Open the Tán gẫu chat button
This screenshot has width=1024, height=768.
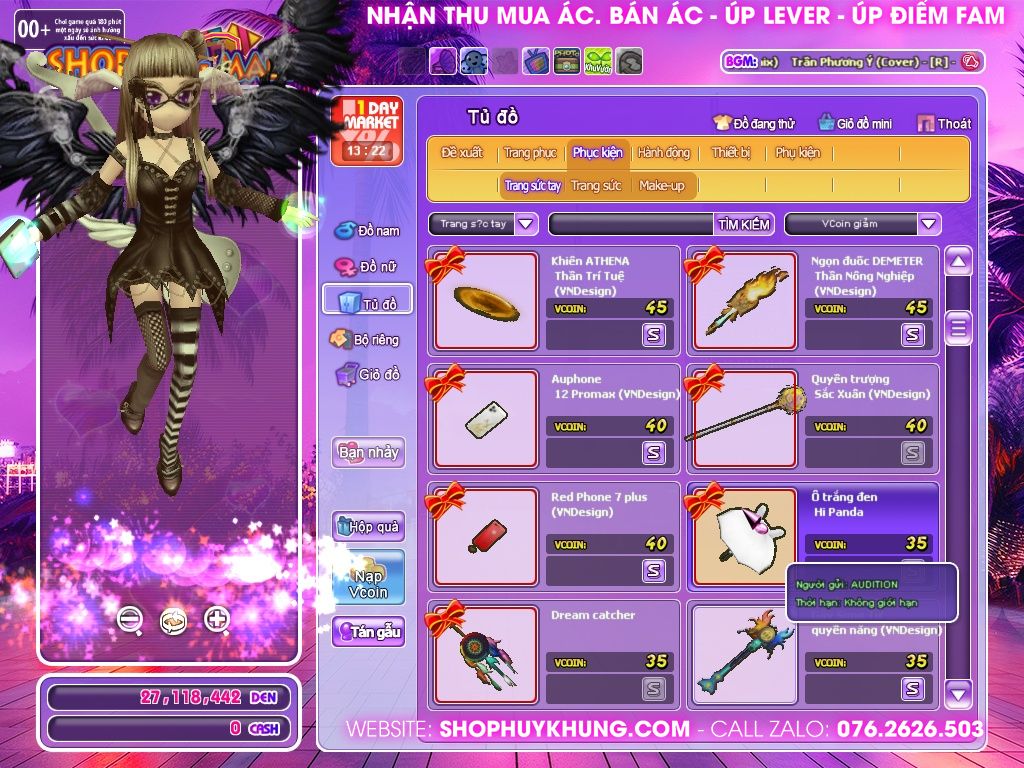tap(368, 632)
